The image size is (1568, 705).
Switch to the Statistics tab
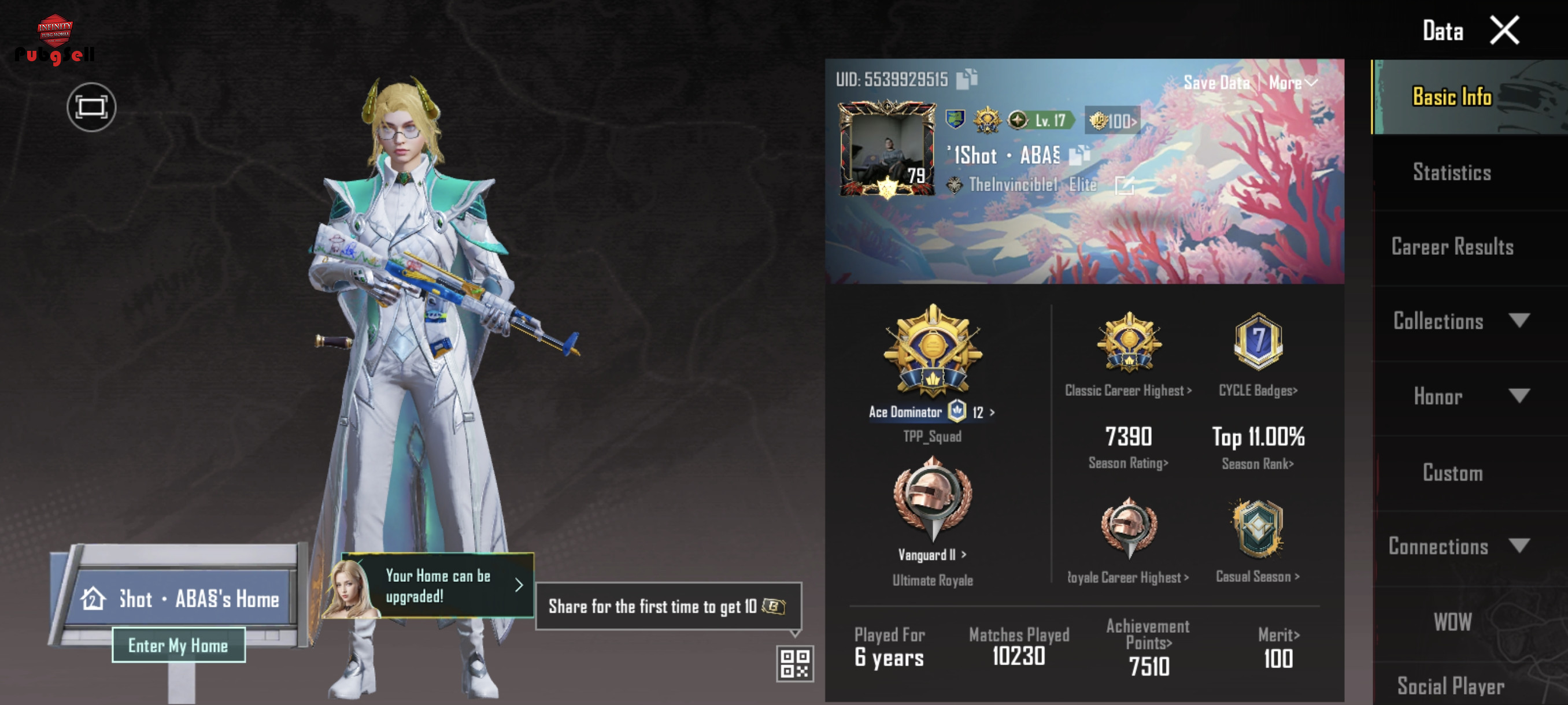(x=1452, y=173)
